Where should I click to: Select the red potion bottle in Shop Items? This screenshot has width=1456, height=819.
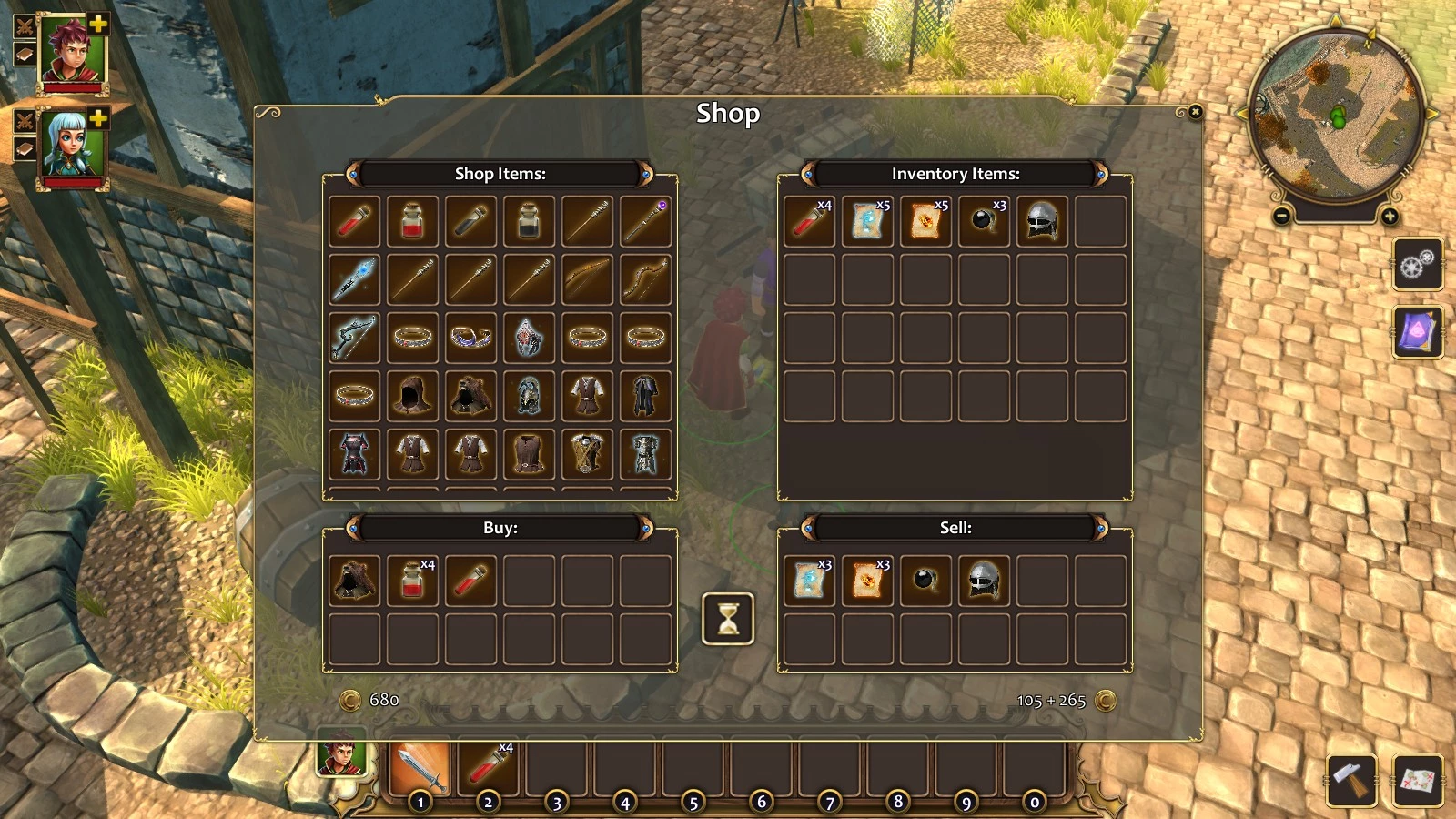point(412,221)
